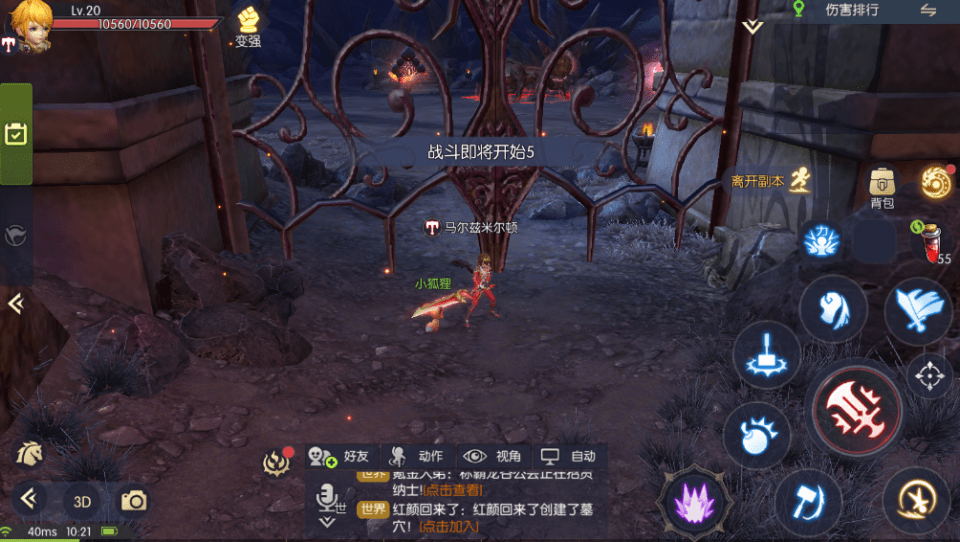Screen dimensions: 960x542
Task: Take a screenshot with the camera icon
Action: [133, 500]
